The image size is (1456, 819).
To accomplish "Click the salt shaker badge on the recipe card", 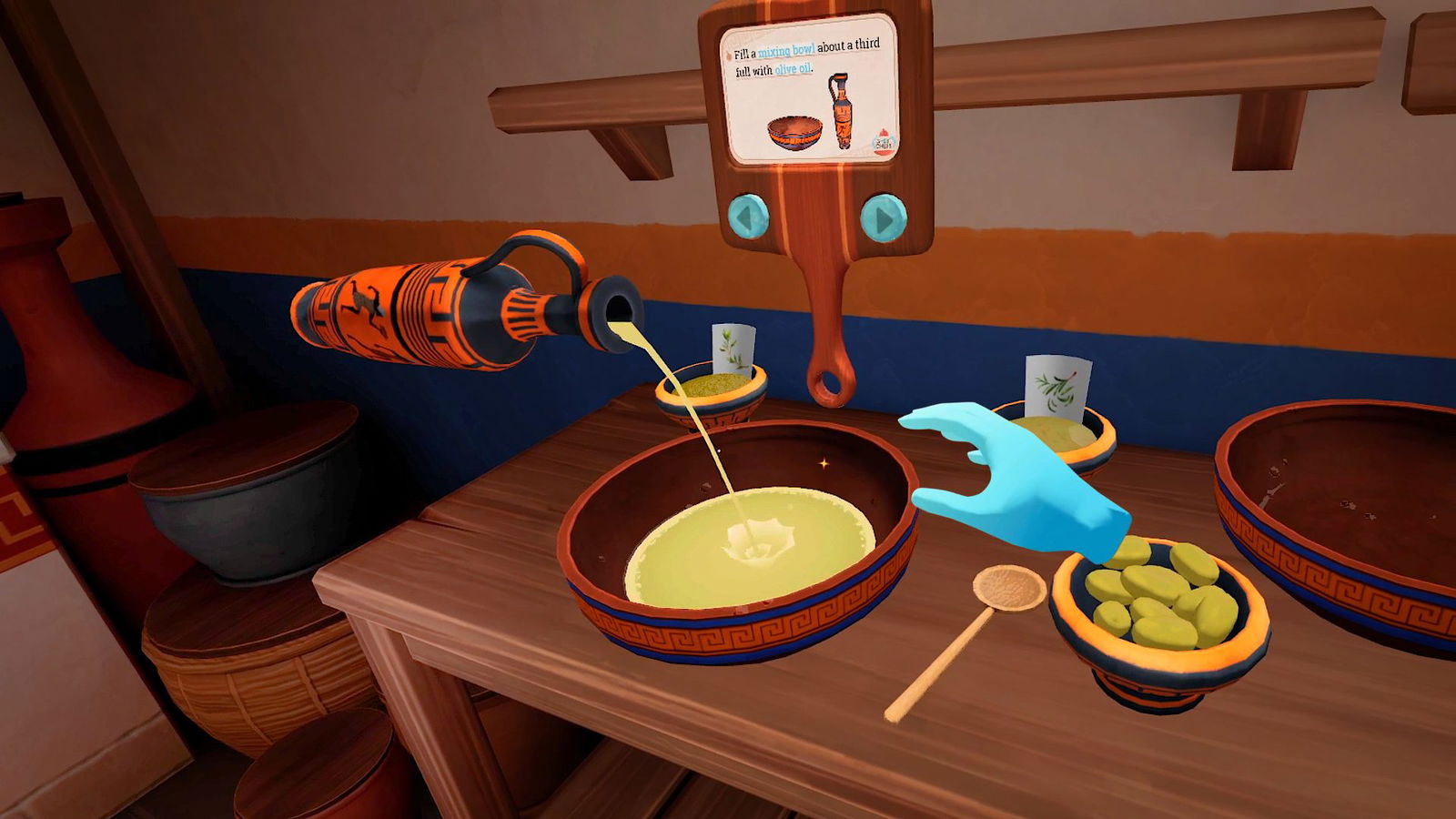I will 884,141.
